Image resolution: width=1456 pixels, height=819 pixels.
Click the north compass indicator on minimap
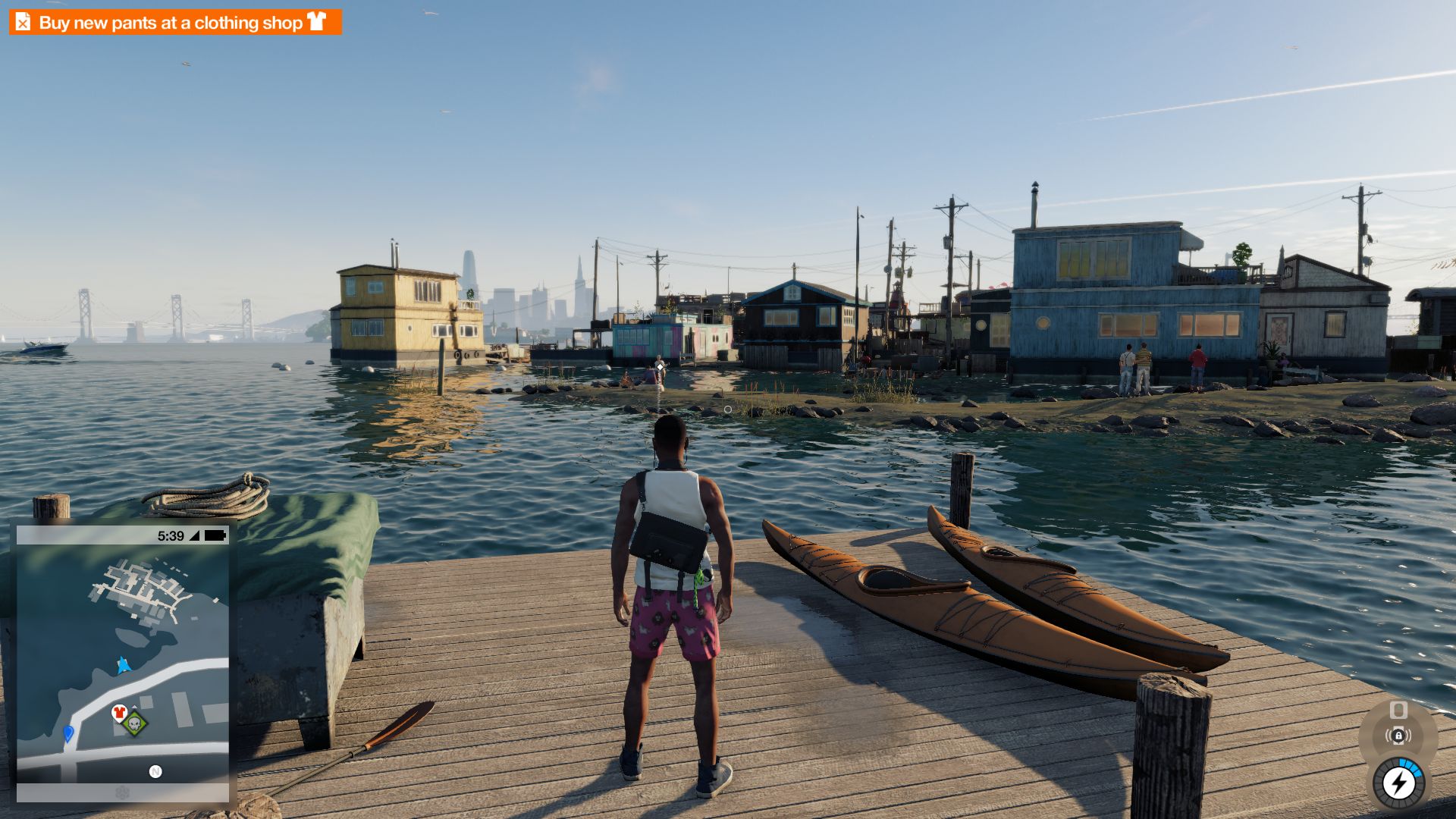click(155, 771)
